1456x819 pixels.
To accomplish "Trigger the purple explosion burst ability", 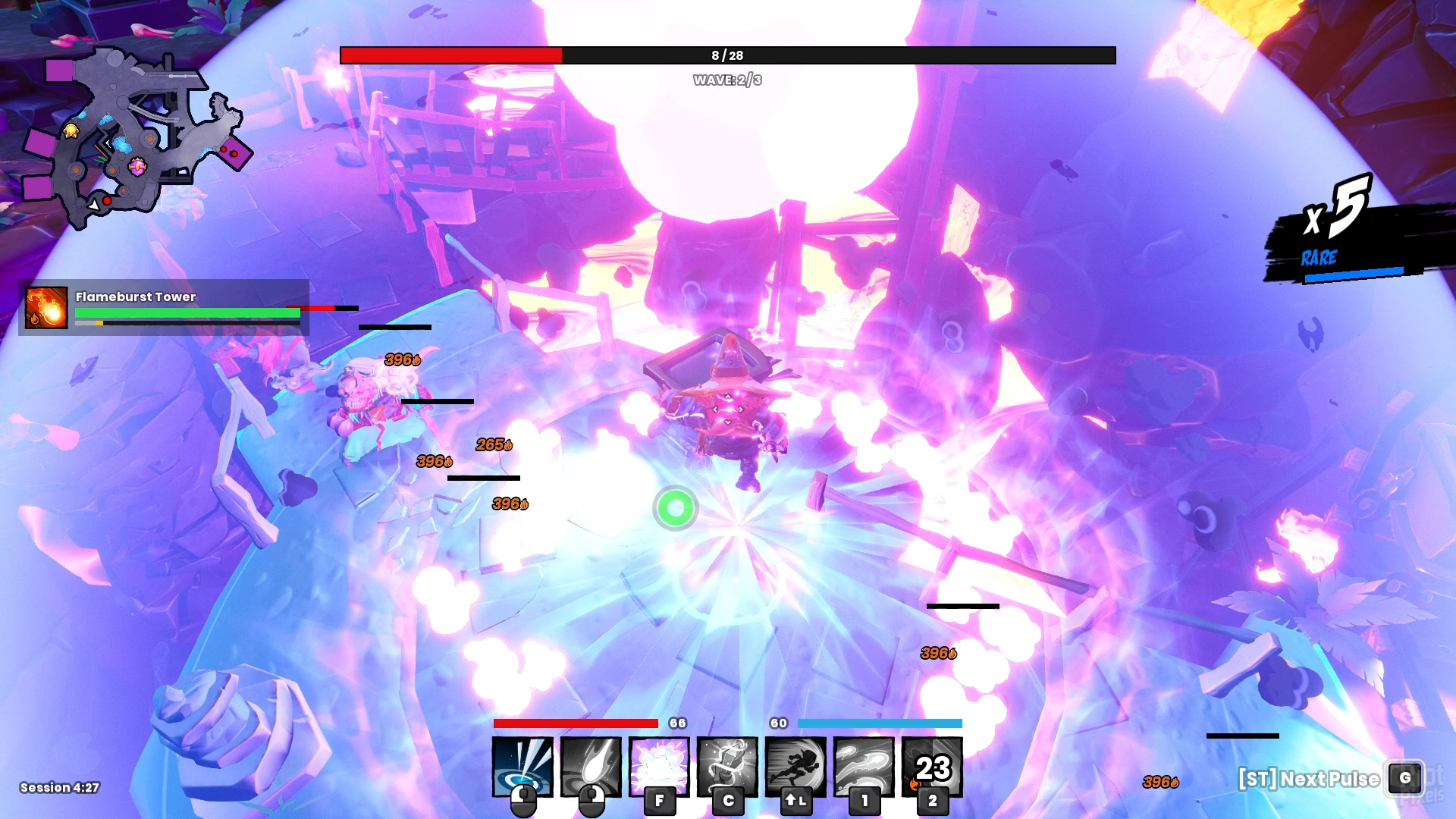I will pyautogui.click(x=659, y=766).
